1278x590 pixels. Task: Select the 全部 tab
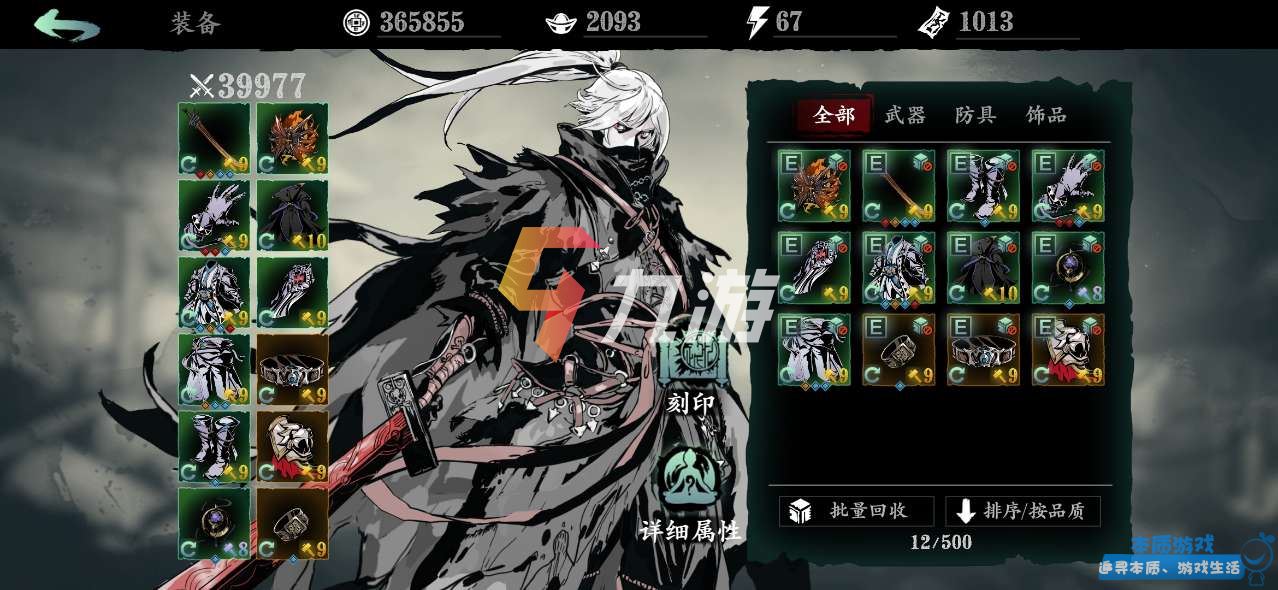(834, 116)
